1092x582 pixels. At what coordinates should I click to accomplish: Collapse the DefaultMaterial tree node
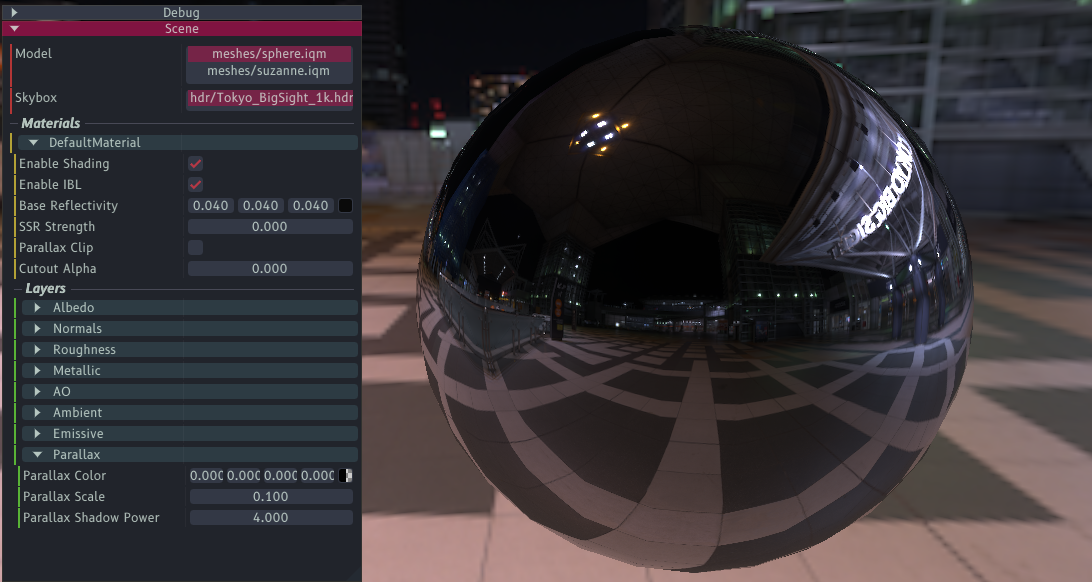coord(34,143)
